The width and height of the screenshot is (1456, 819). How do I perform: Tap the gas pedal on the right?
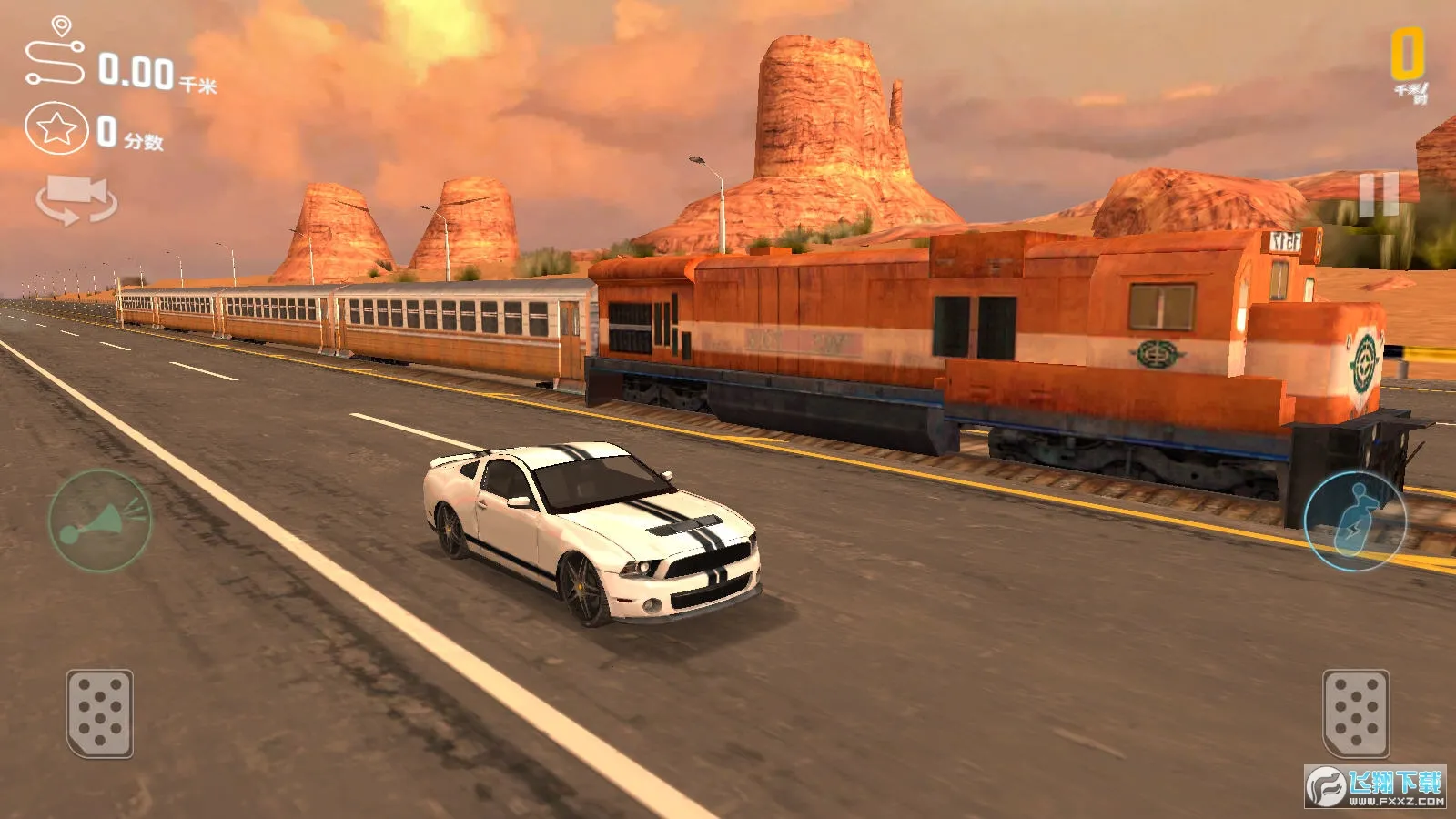[1355, 714]
